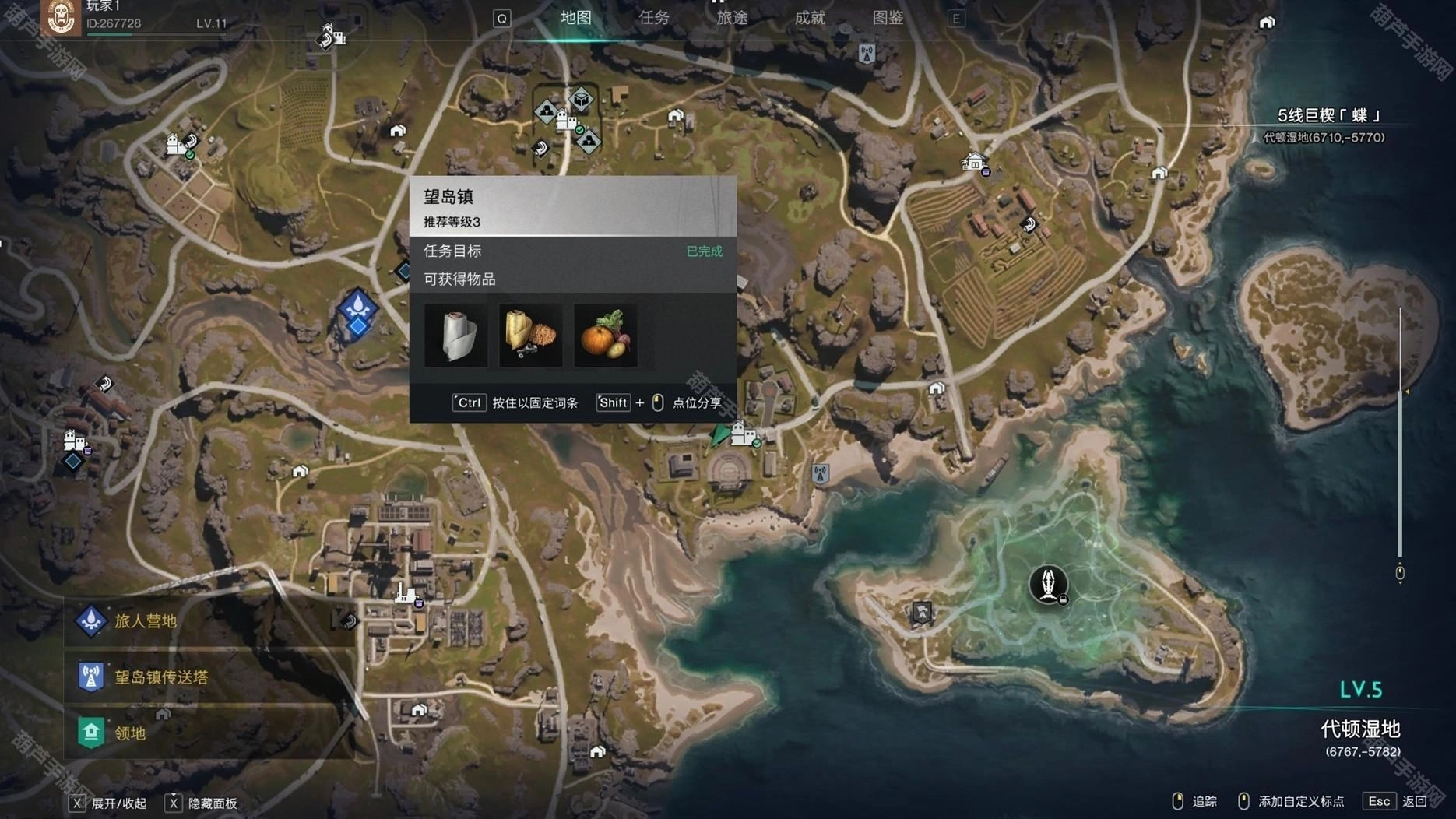Toggle 隐藏面板 to hide the panel
This screenshot has width=1456, height=819.
pyautogui.click(x=212, y=803)
